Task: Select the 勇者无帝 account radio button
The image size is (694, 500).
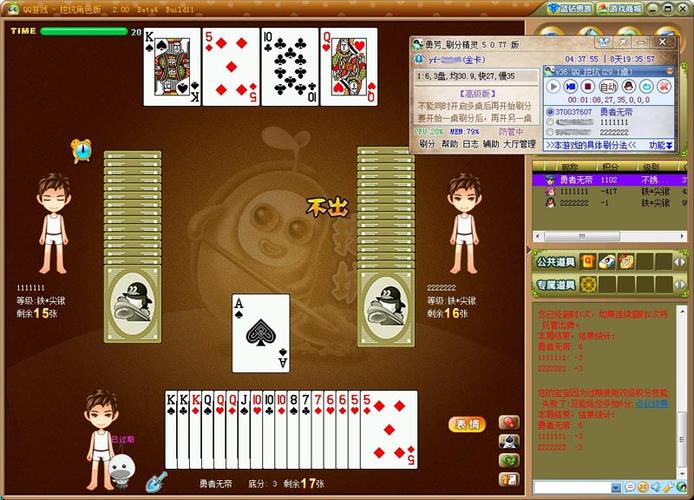Action: point(550,111)
